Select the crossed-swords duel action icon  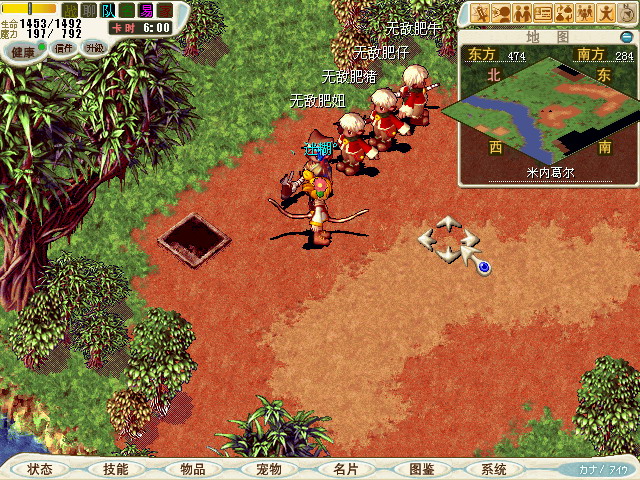(482, 14)
